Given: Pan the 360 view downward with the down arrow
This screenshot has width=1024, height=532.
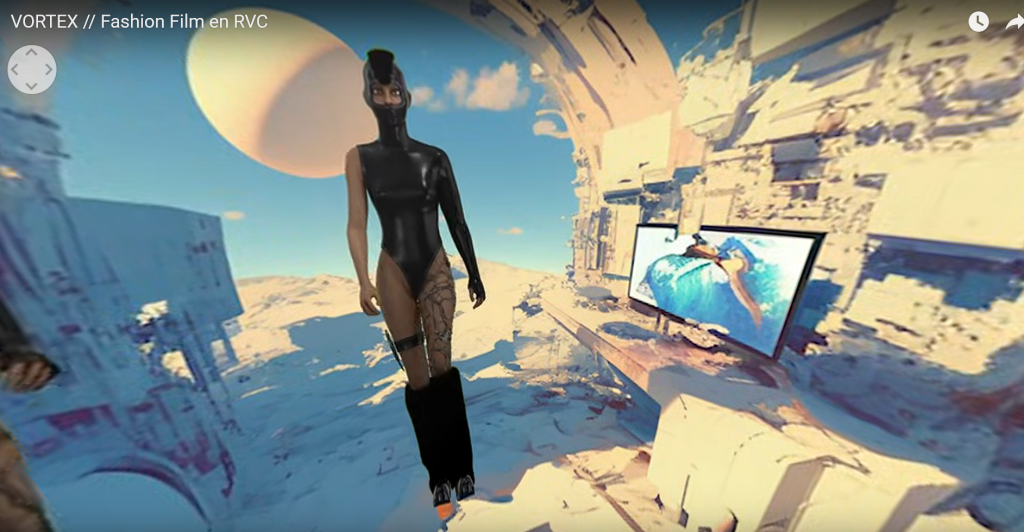Looking at the screenshot, I should pyautogui.click(x=32, y=86).
